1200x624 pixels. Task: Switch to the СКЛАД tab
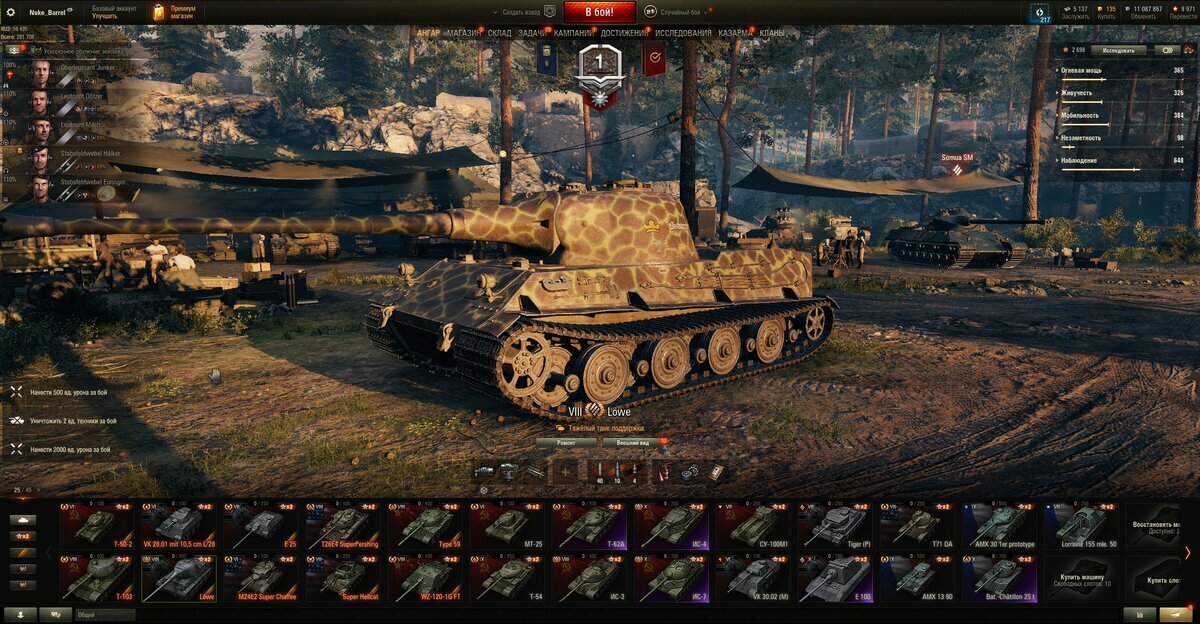(500, 33)
